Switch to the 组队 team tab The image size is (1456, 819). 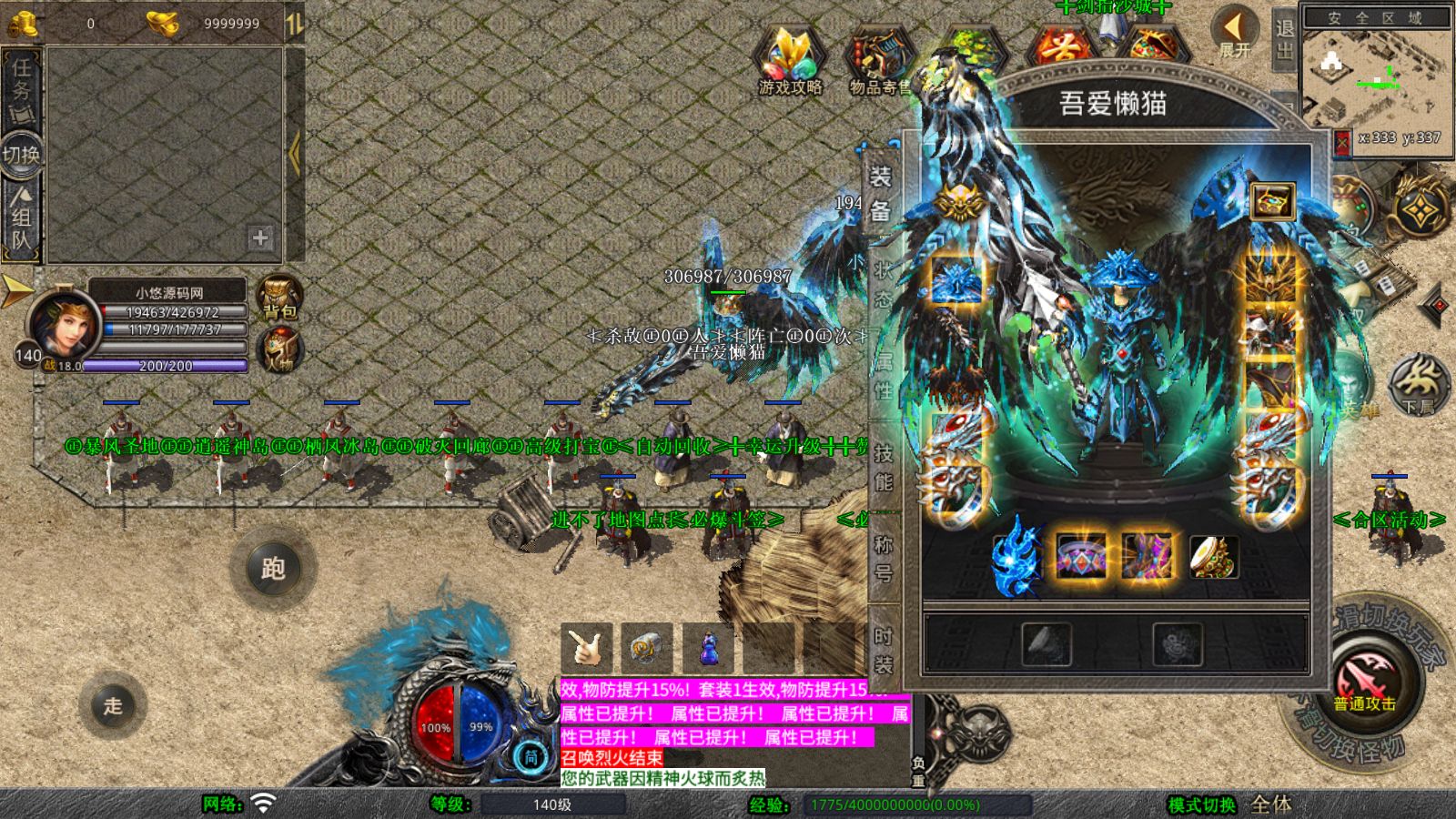tap(21, 218)
